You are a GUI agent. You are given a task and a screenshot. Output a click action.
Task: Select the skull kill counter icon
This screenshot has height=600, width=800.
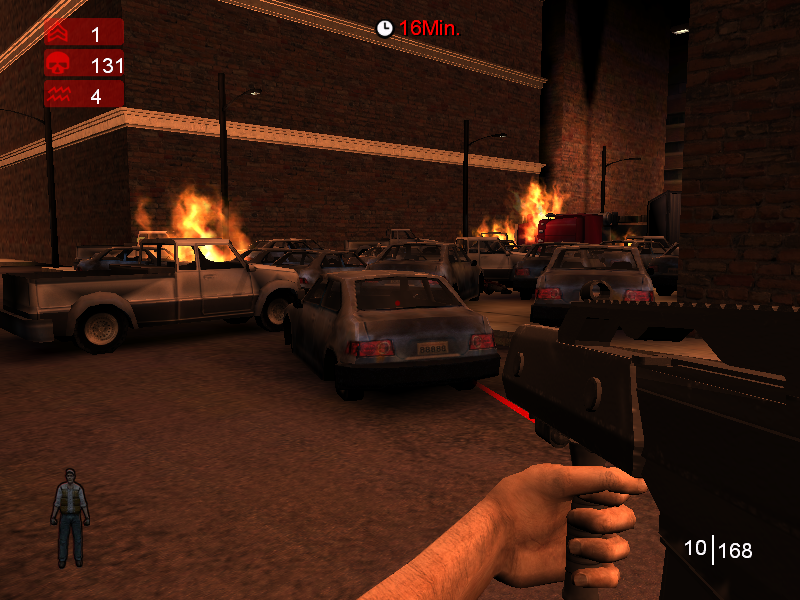point(57,65)
